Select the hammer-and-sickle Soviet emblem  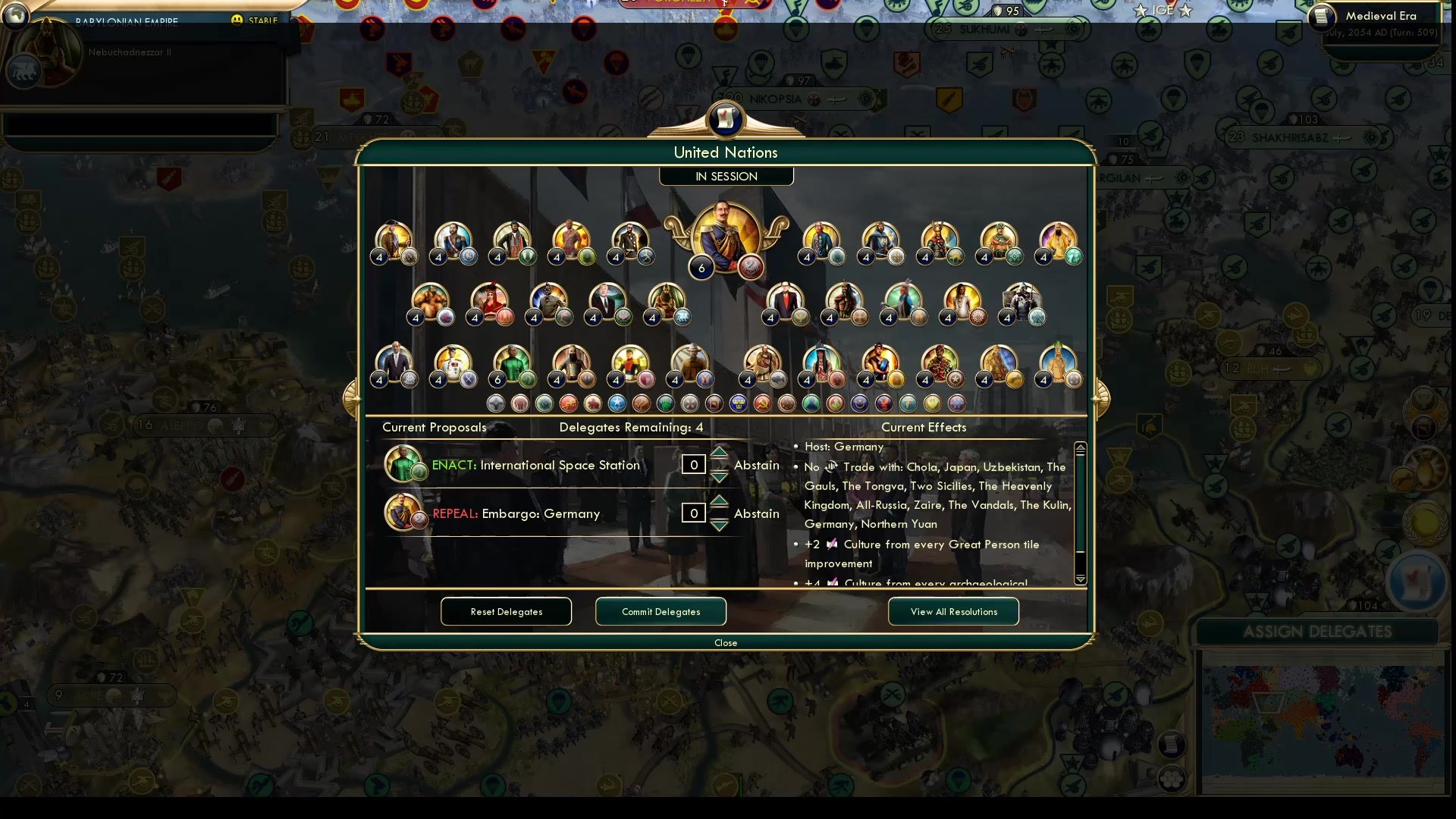point(764,403)
